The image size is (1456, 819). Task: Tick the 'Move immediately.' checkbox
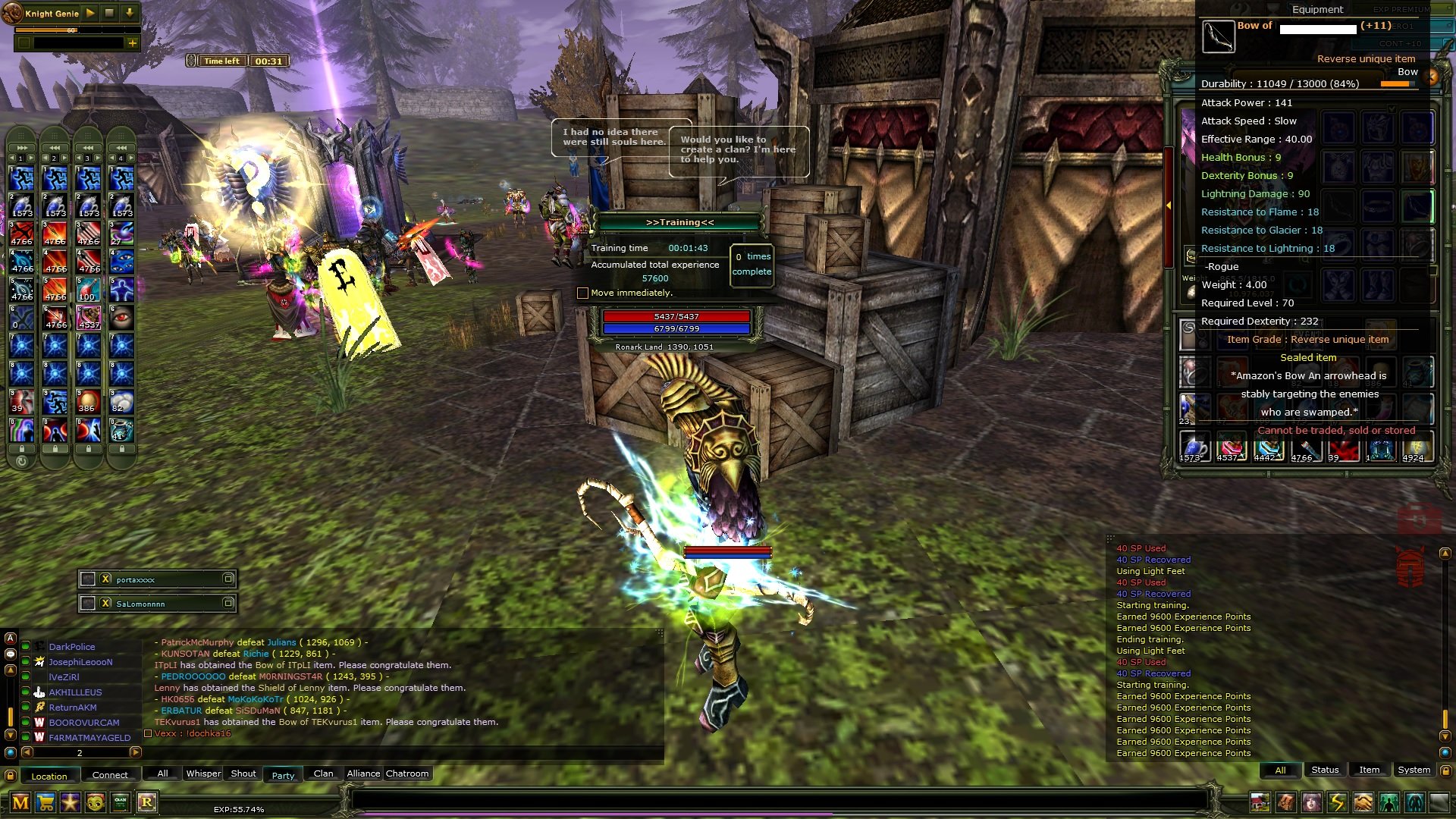[x=582, y=293]
